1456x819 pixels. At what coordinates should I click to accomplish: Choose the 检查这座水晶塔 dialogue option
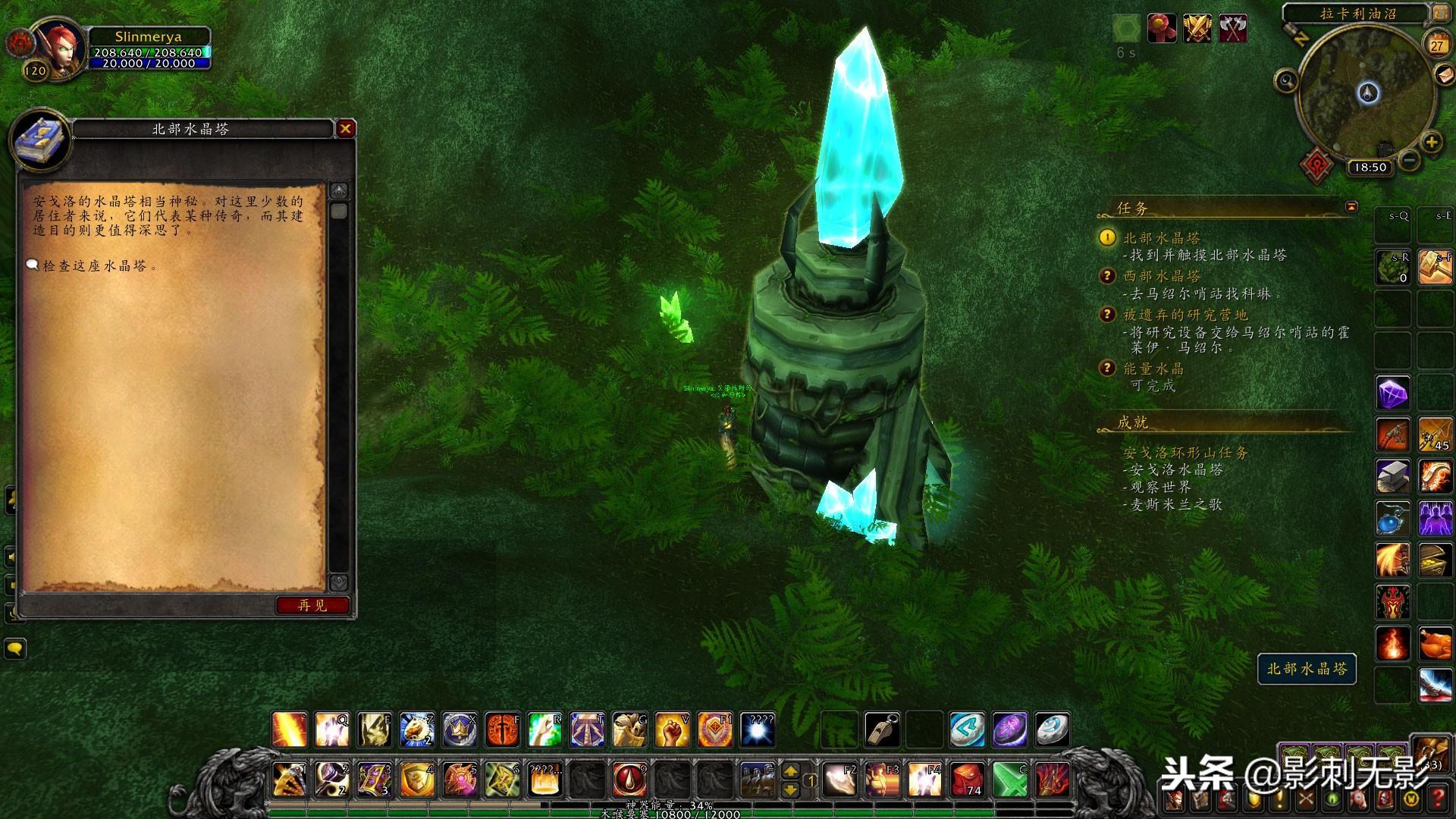coord(94,266)
